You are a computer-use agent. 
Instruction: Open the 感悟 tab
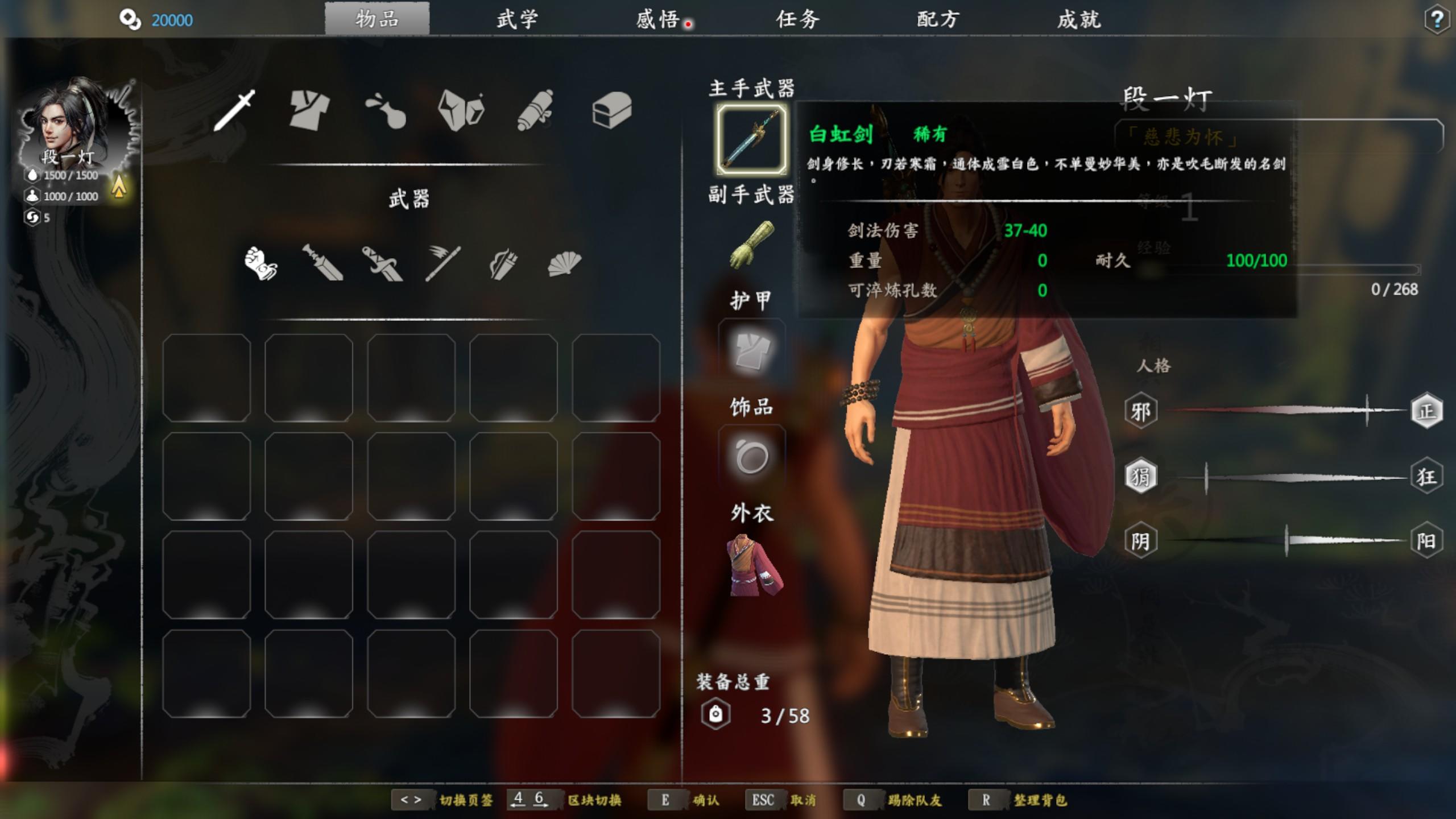(x=657, y=20)
